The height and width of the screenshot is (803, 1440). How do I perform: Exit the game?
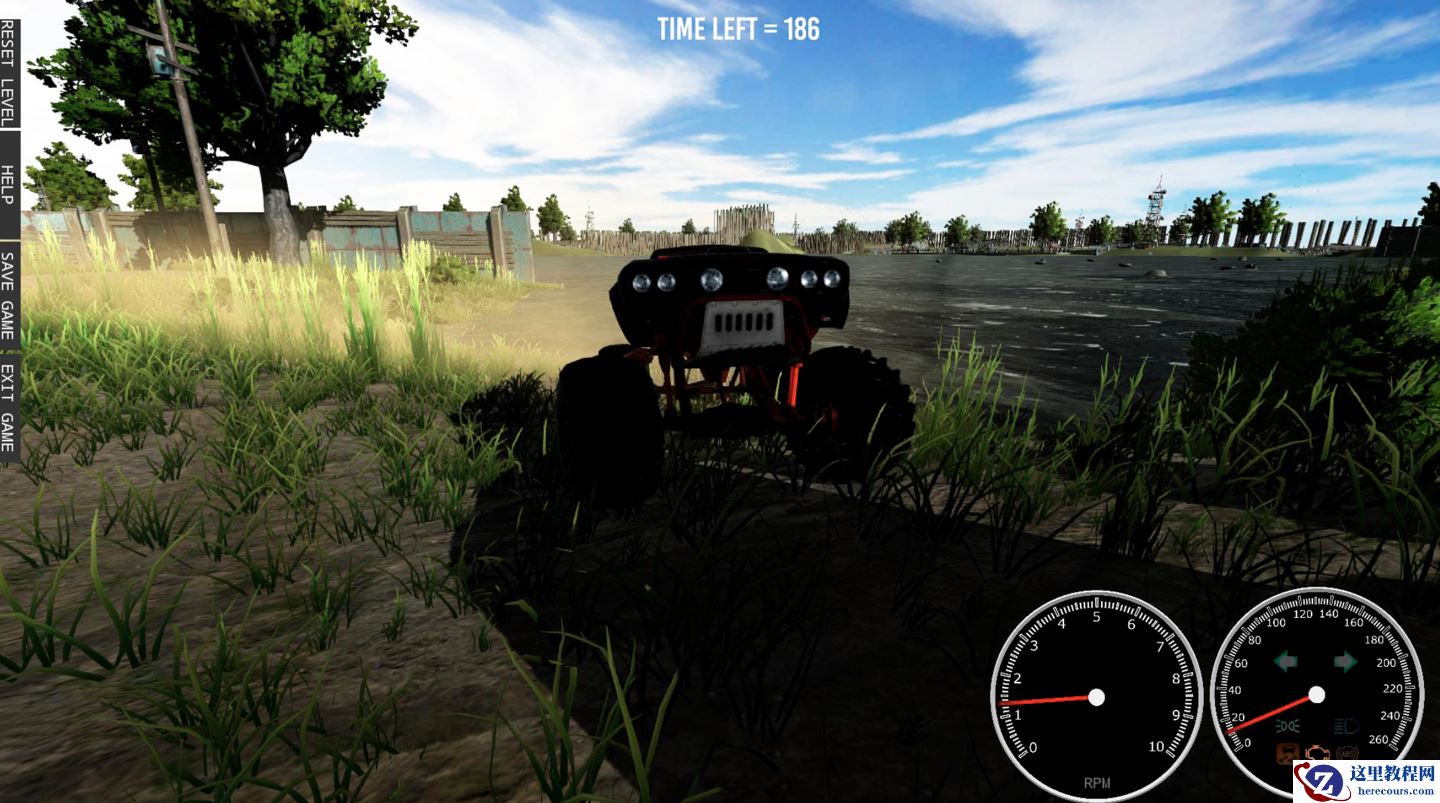click(x=8, y=408)
